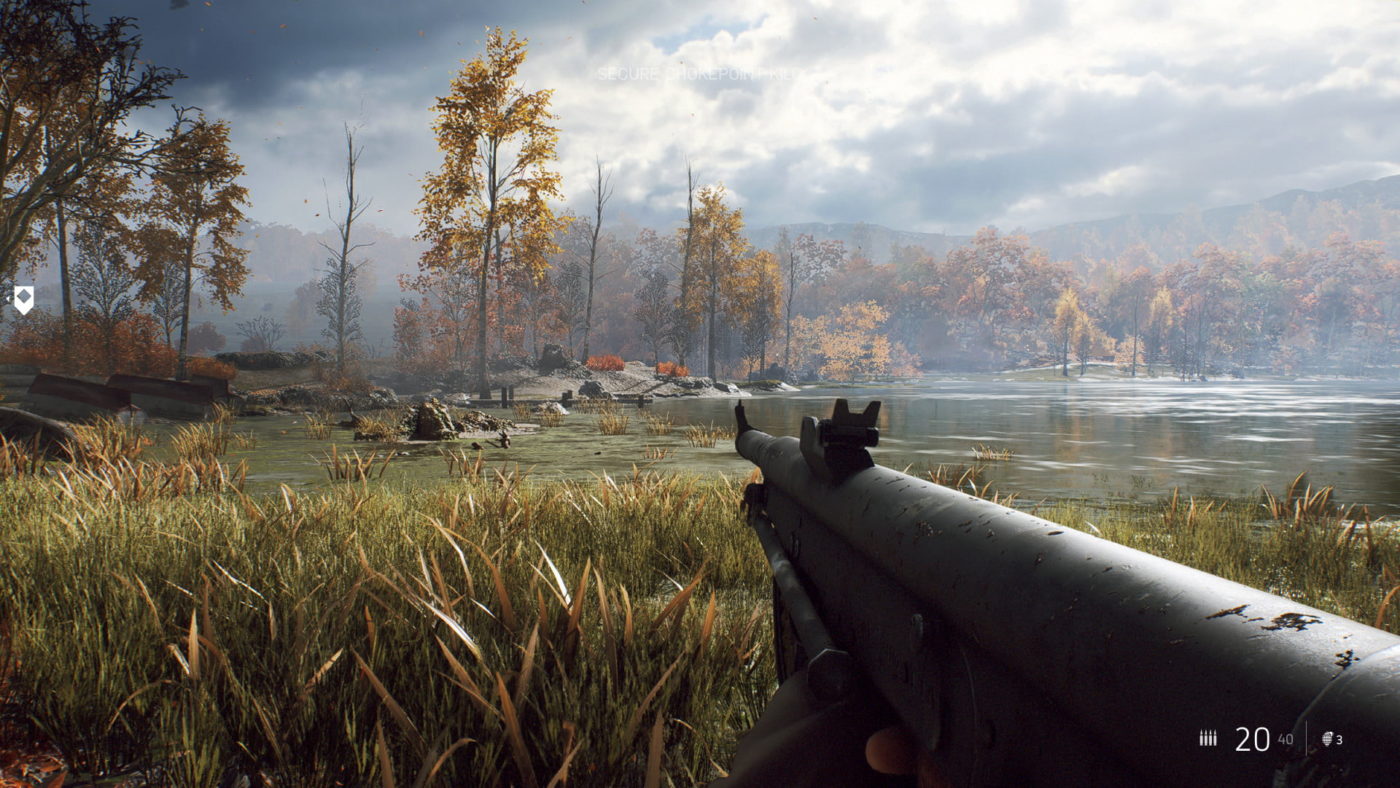Click the first bullet in the ammo icon
Viewport: 1400px width, 788px height.
point(1201,738)
